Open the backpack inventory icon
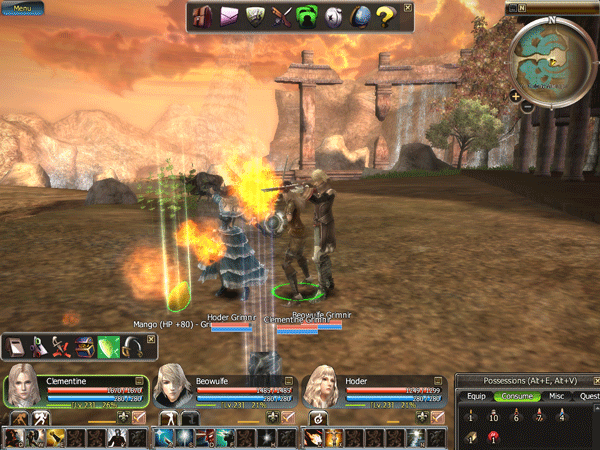Screen dimensions: 600x450 (202, 17)
